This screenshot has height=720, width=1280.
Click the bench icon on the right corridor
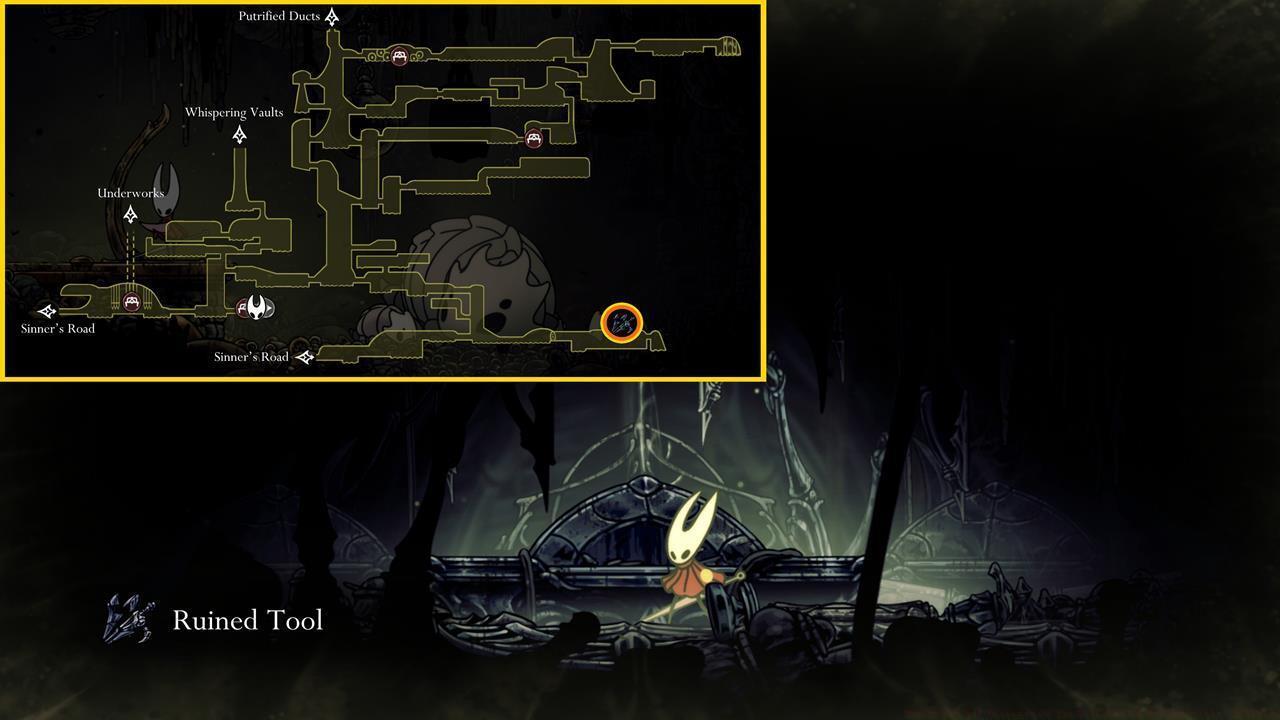[x=533, y=139]
